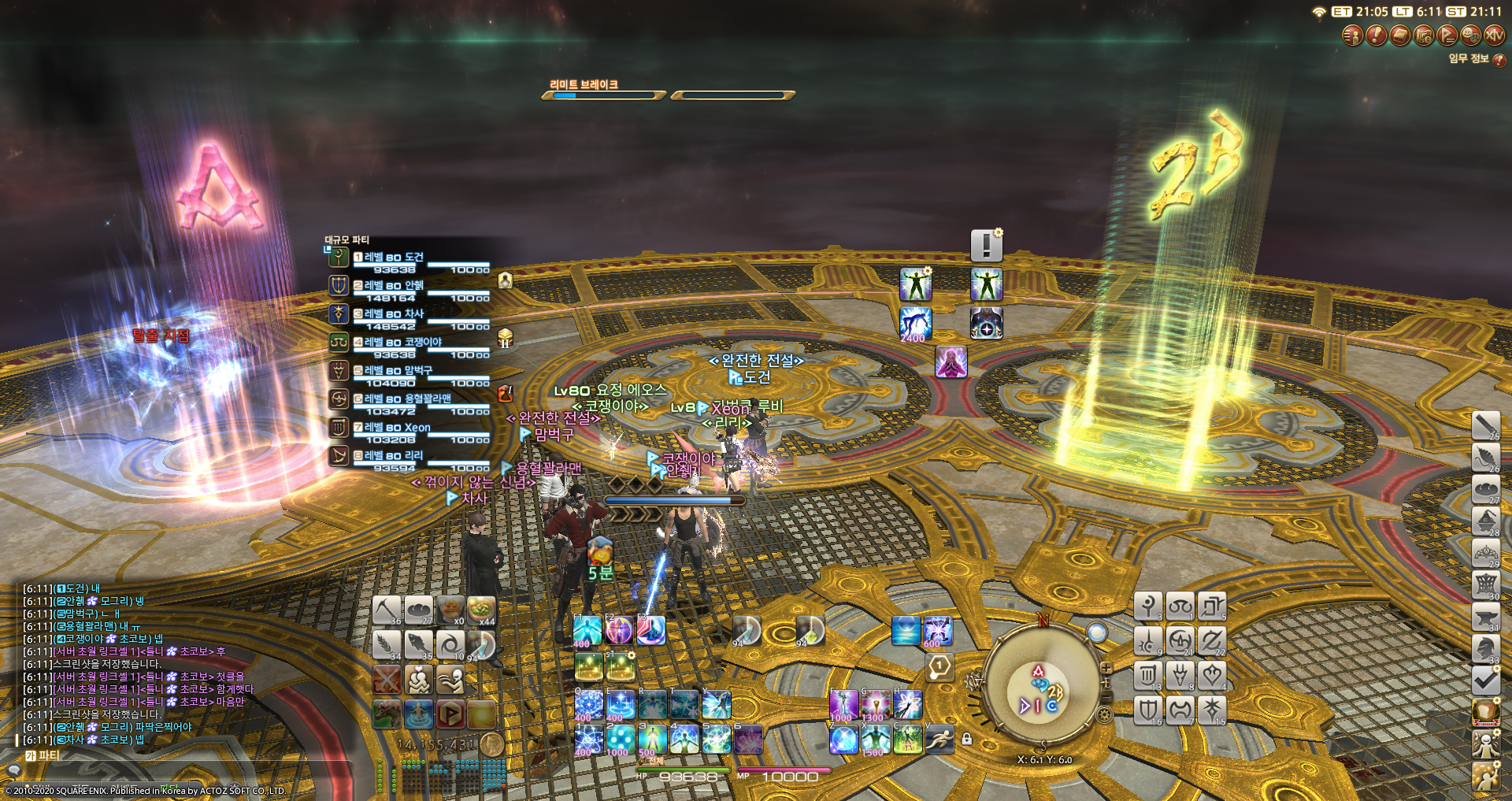
Task: Switch to the paladin shield job icon
Action: (x=1148, y=710)
